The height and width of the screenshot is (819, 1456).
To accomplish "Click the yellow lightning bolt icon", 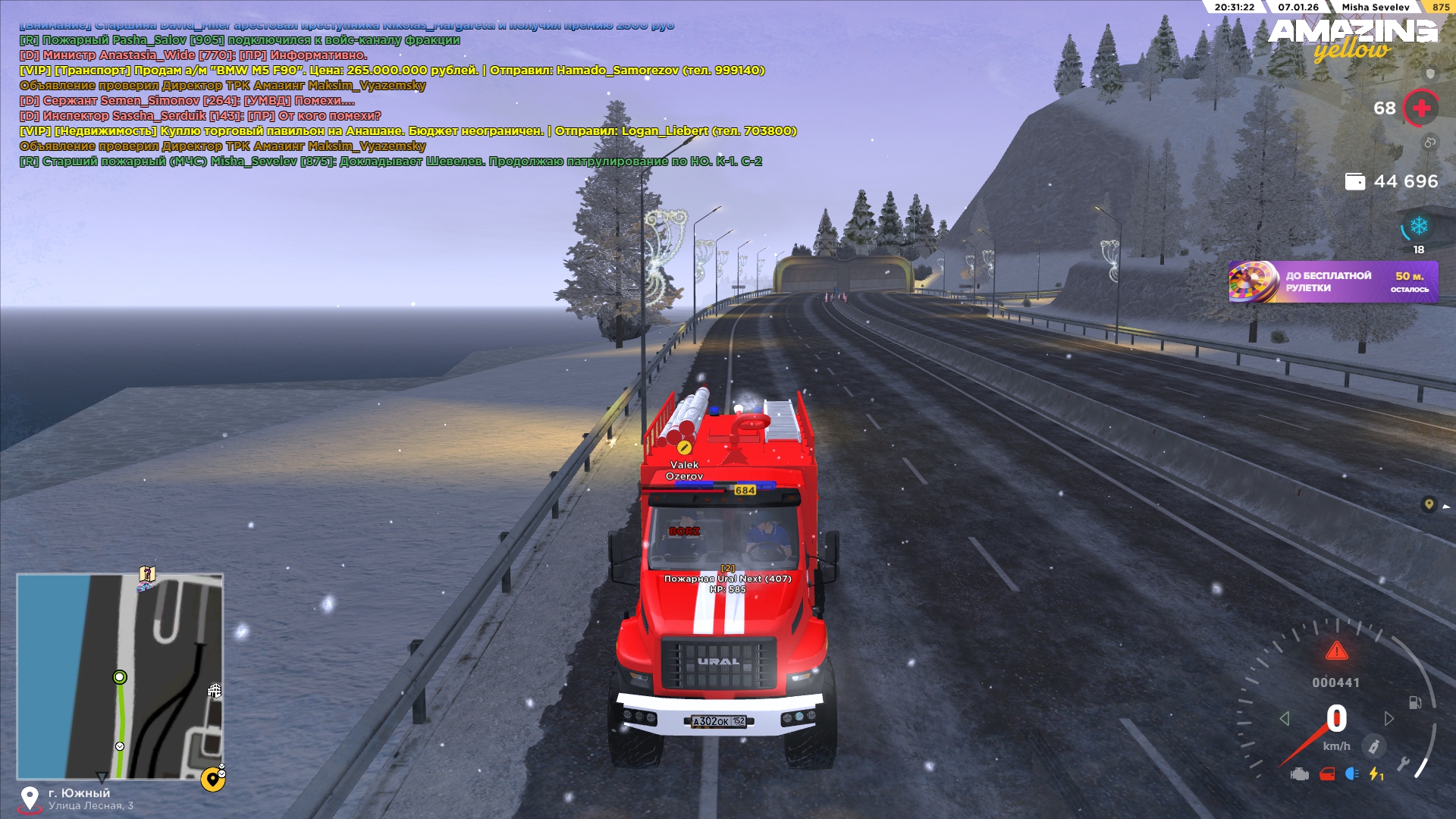I will 1376,774.
